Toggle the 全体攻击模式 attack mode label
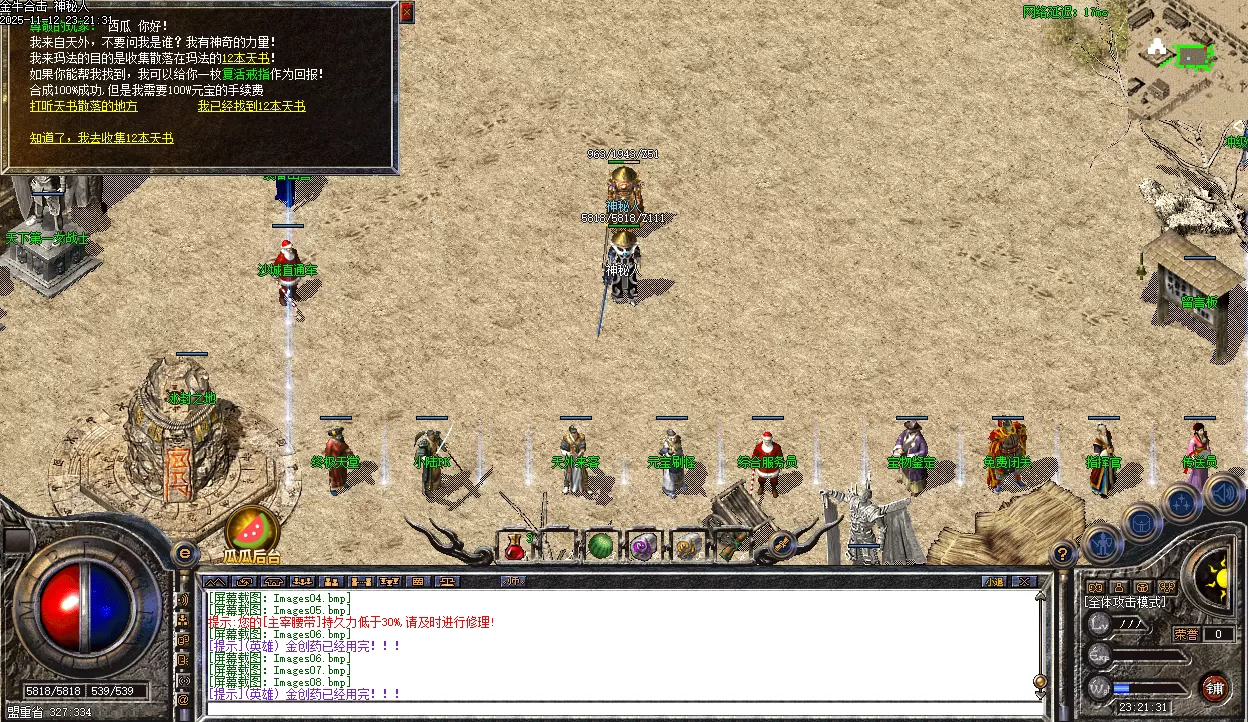 1125,603
